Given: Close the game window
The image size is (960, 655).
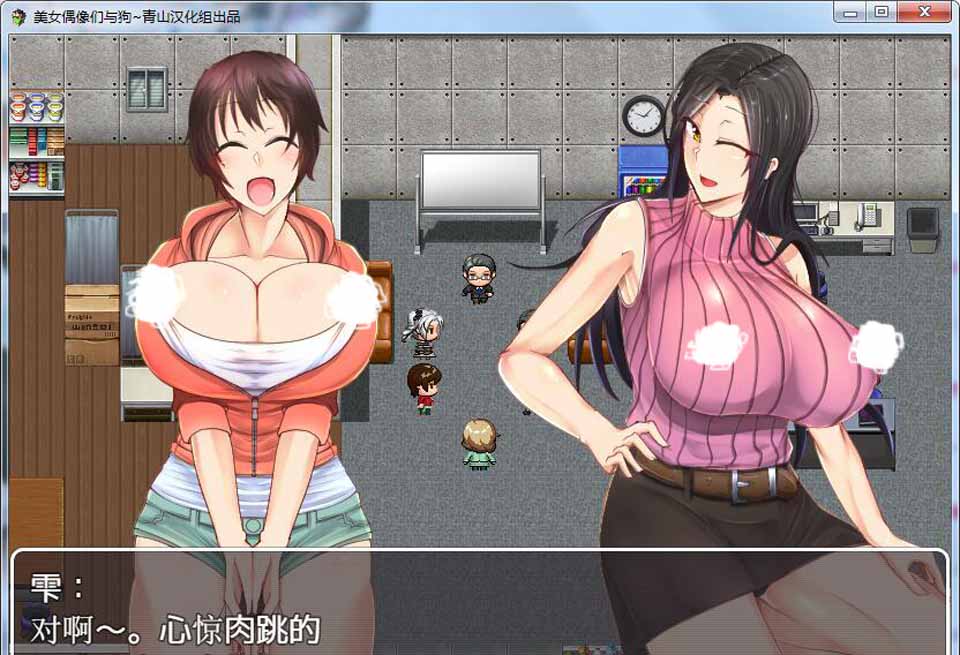Looking at the screenshot, I should coord(922,12).
